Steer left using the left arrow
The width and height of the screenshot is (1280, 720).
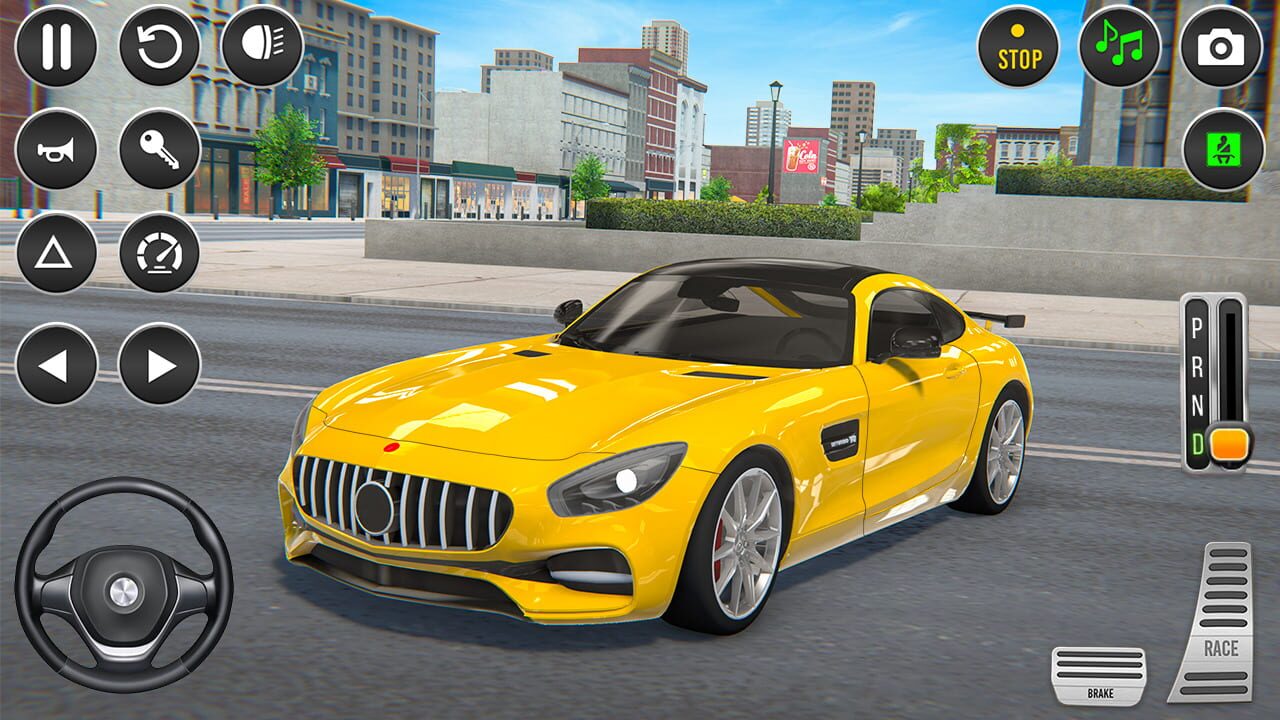click(57, 362)
